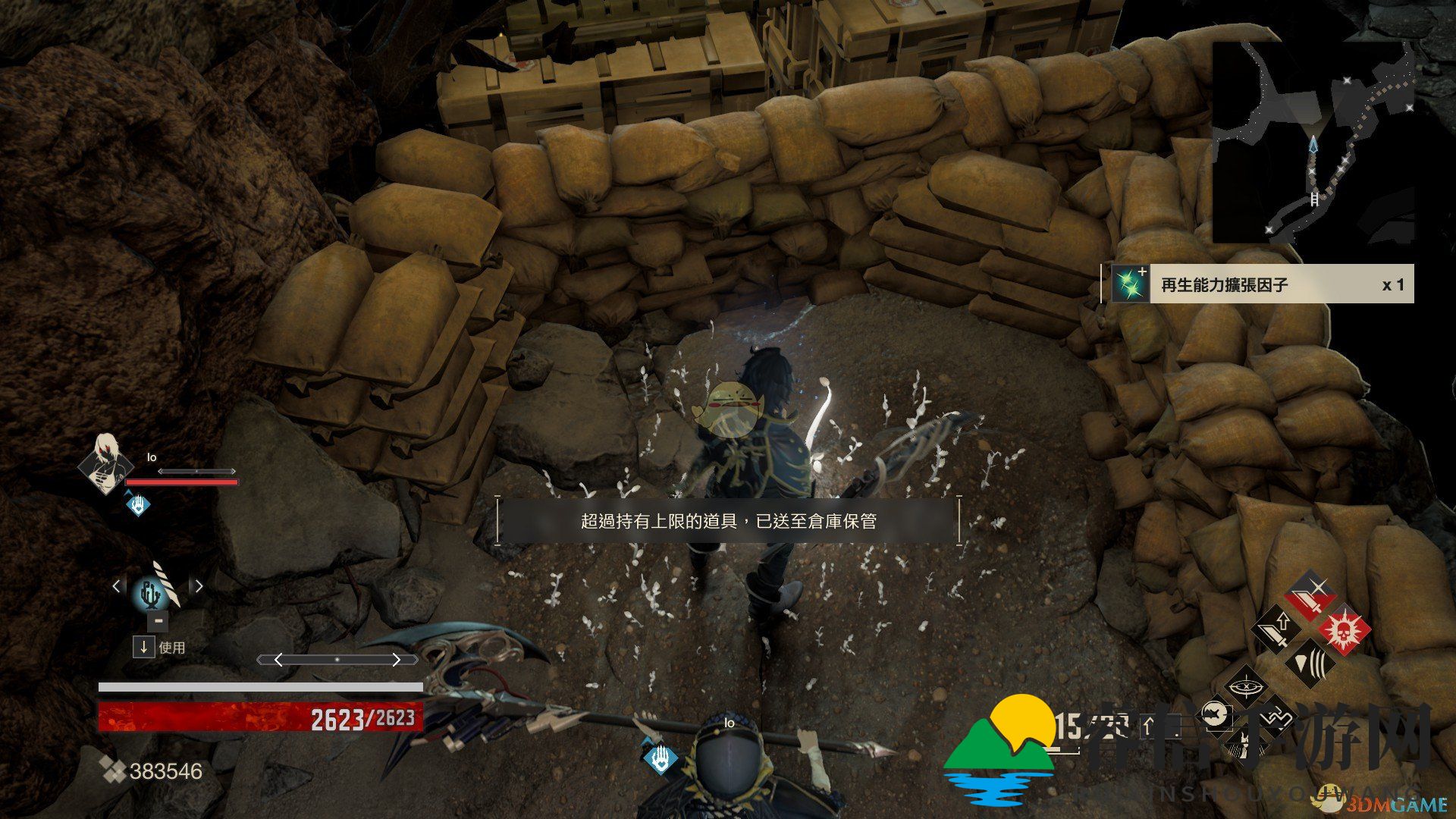Click Io's blue hand buff icon

138,504
